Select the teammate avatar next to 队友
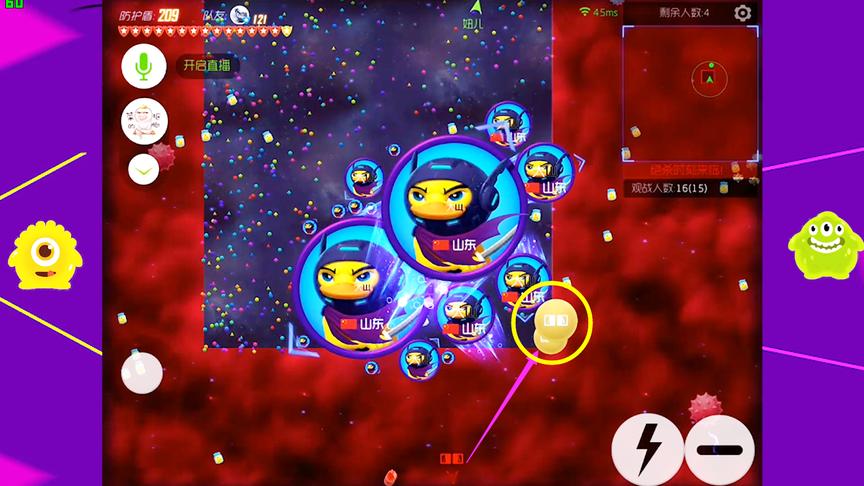This screenshot has height=486, width=864. (239, 14)
